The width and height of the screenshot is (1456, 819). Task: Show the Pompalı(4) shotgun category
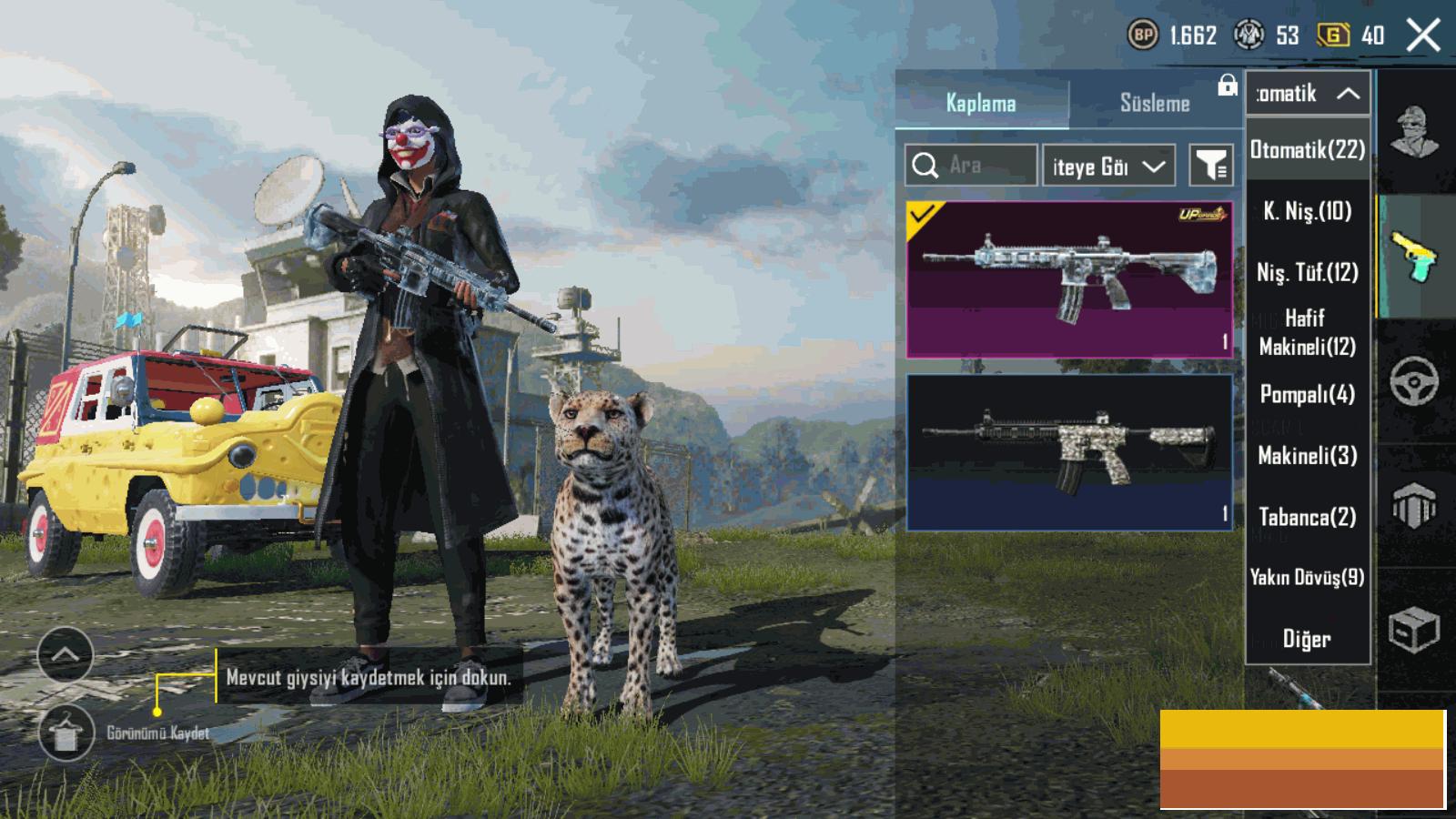pyautogui.click(x=1307, y=394)
